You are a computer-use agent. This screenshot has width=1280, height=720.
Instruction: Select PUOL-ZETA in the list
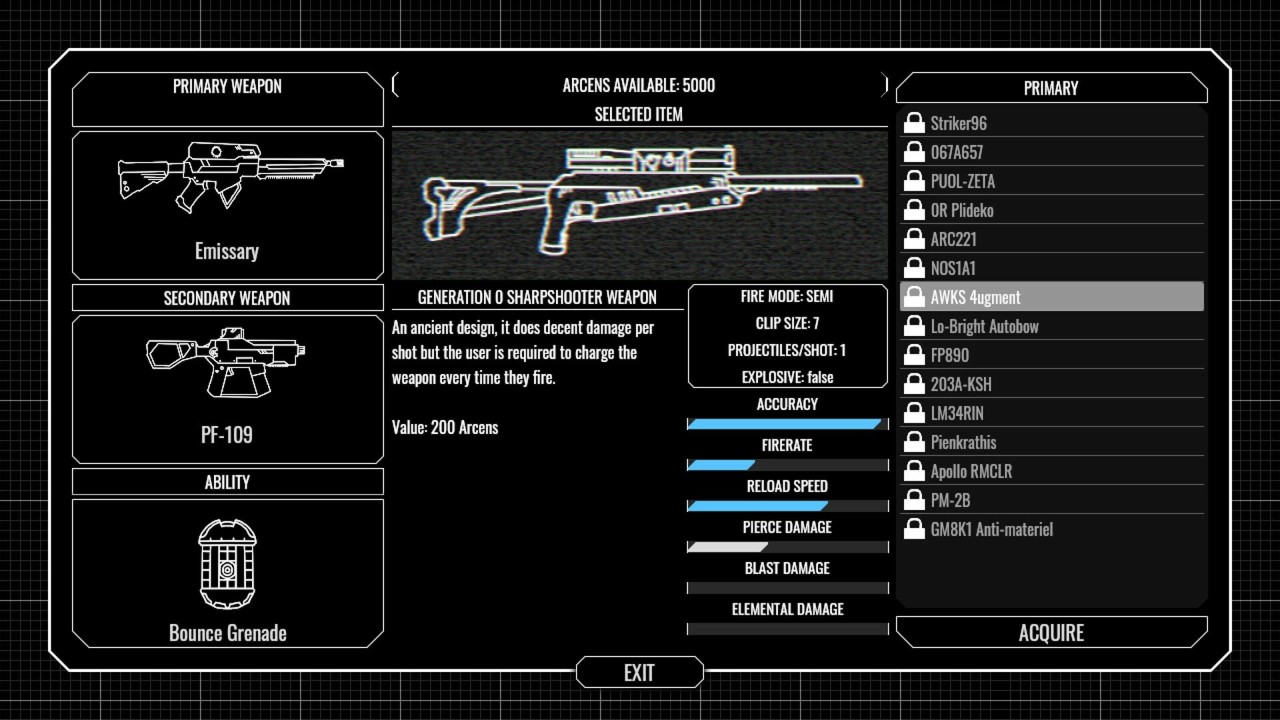1051,181
